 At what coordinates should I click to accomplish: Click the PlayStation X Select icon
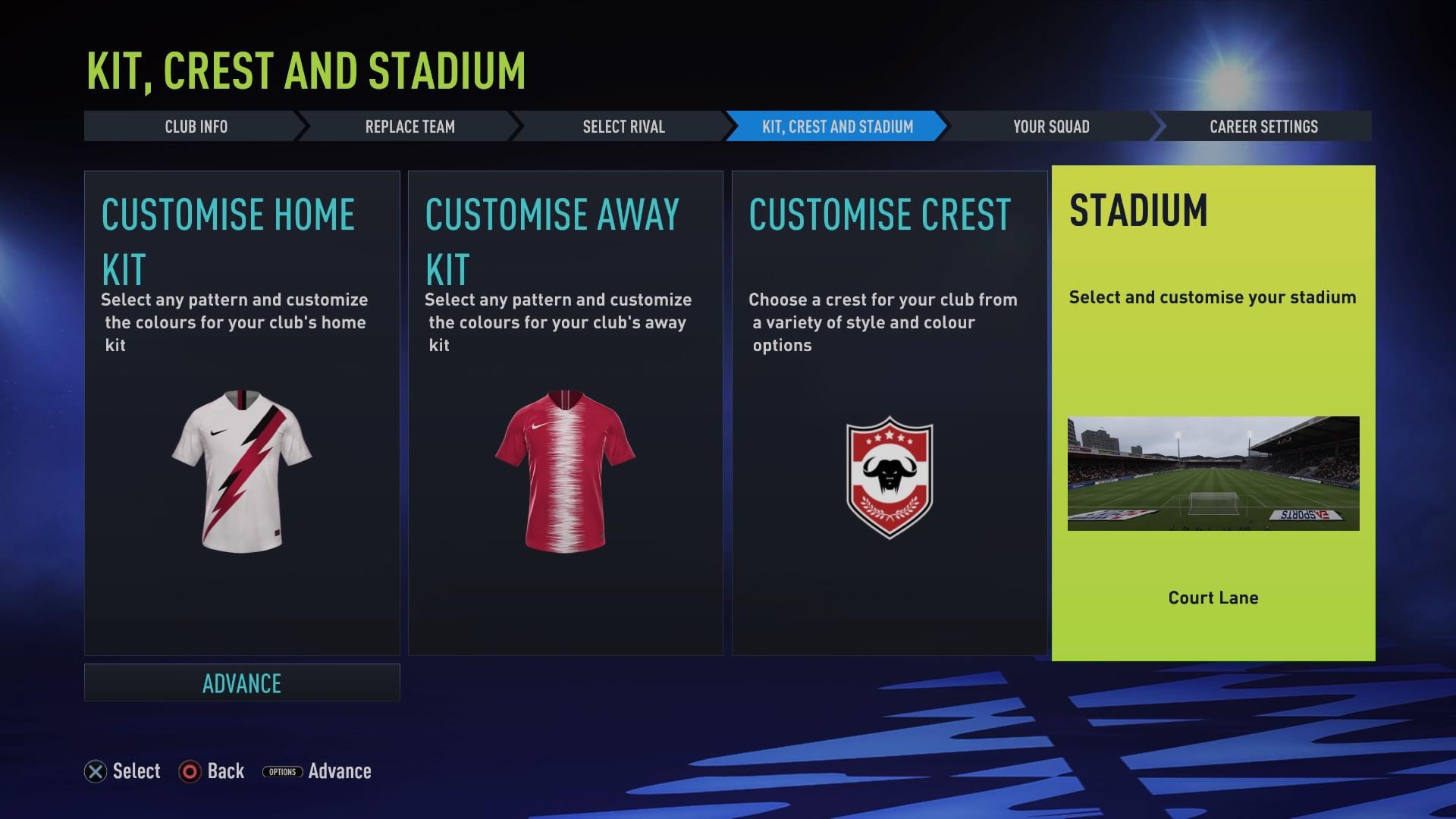click(x=94, y=771)
